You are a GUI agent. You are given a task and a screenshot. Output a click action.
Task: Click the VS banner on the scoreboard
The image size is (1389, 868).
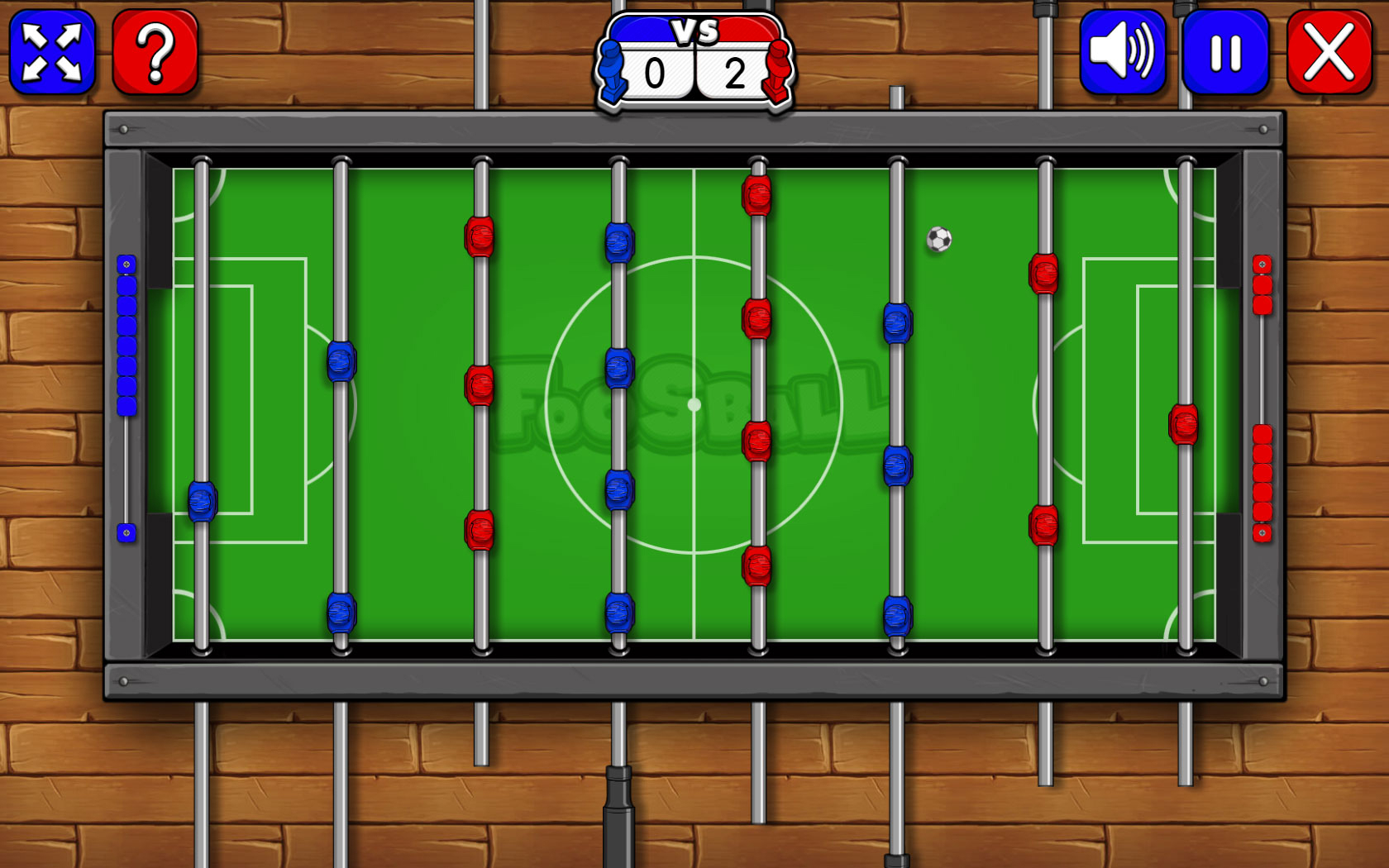click(694, 33)
